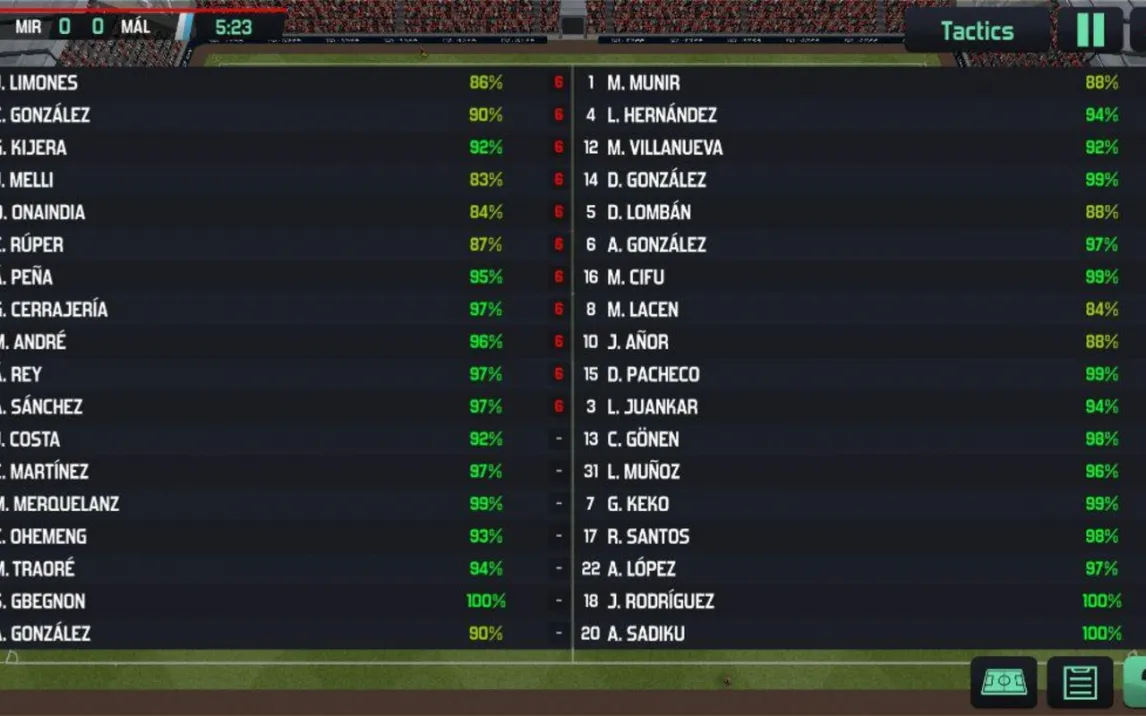
Task: Choose M. Lacen's row
Action: 642,310
